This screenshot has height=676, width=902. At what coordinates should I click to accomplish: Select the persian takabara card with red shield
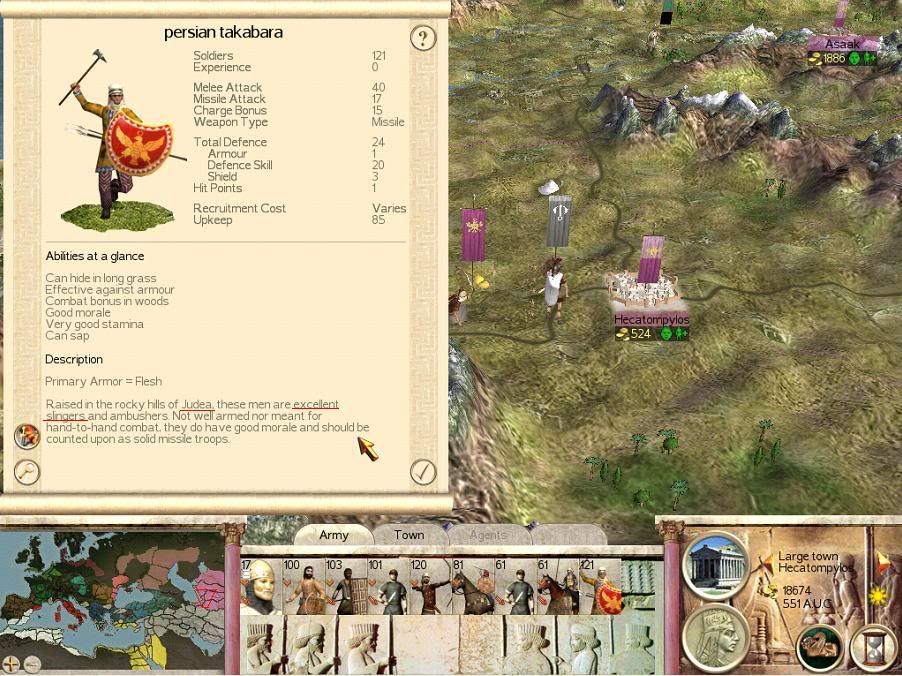click(x=602, y=586)
